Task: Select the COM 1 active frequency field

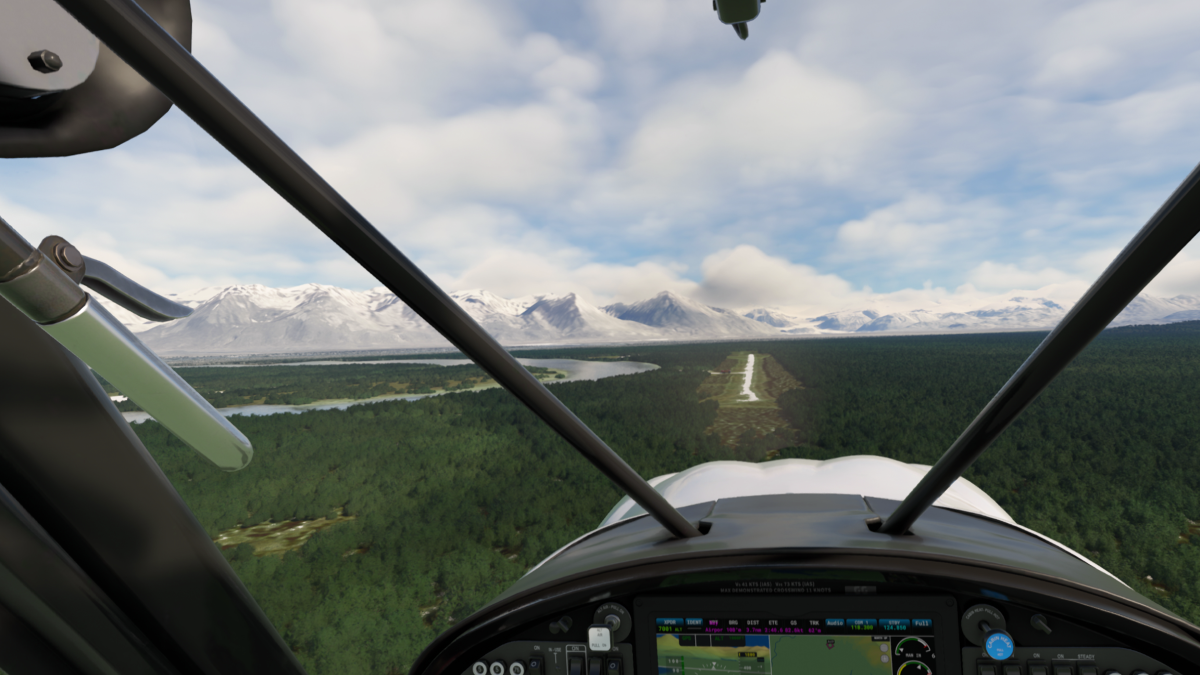Action: tap(861, 625)
